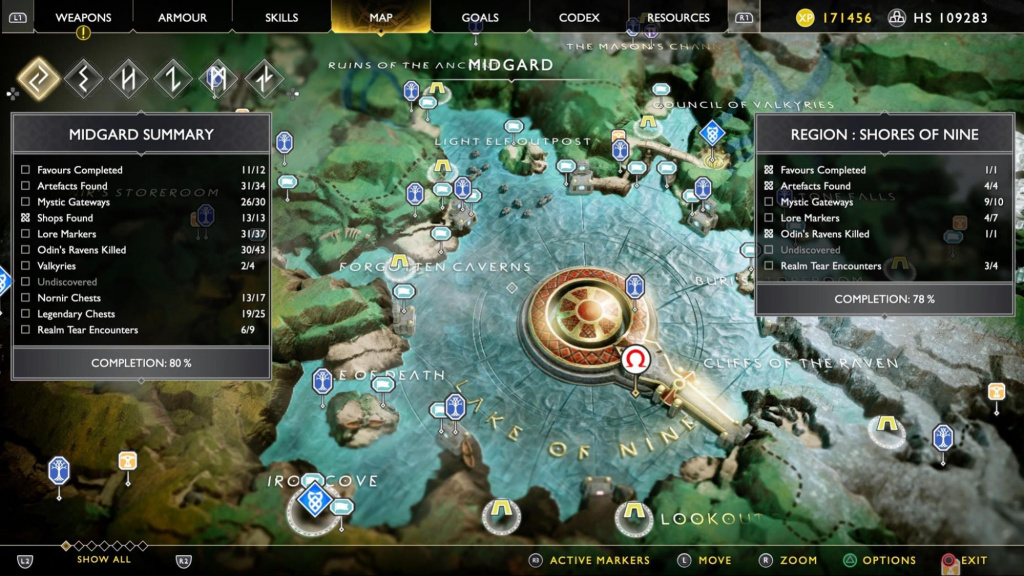This screenshot has width=1024, height=576.
Task: Switch to the Weapons tab
Action: point(83,17)
